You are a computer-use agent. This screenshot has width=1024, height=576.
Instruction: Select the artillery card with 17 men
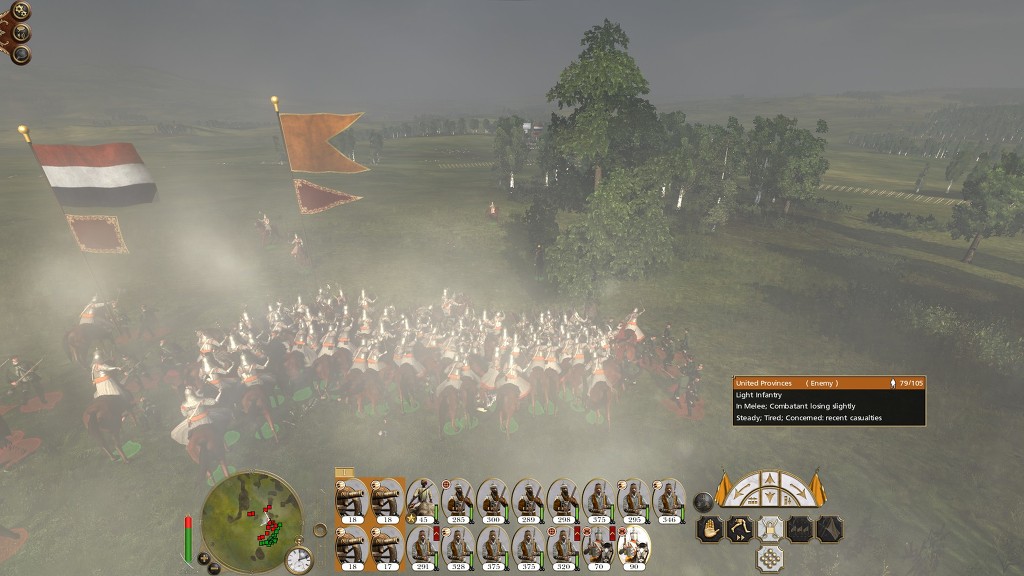pyautogui.click(x=387, y=547)
